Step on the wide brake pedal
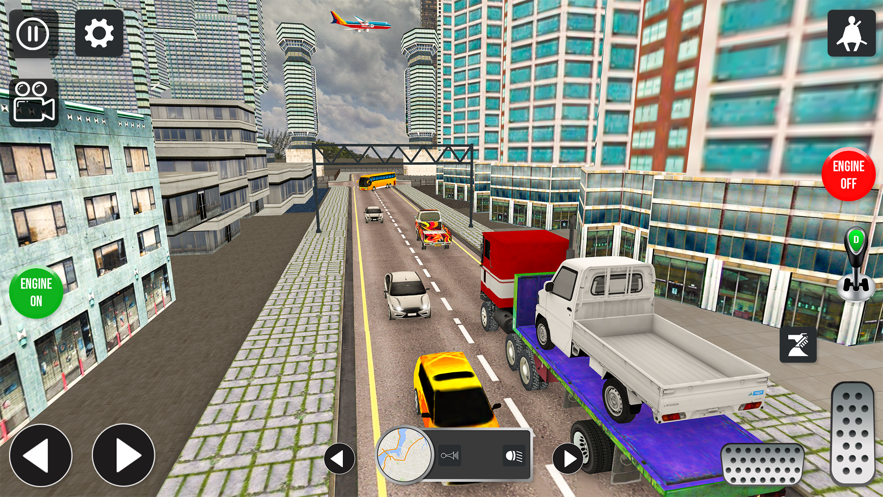The image size is (883, 497). click(x=762, y=464)
